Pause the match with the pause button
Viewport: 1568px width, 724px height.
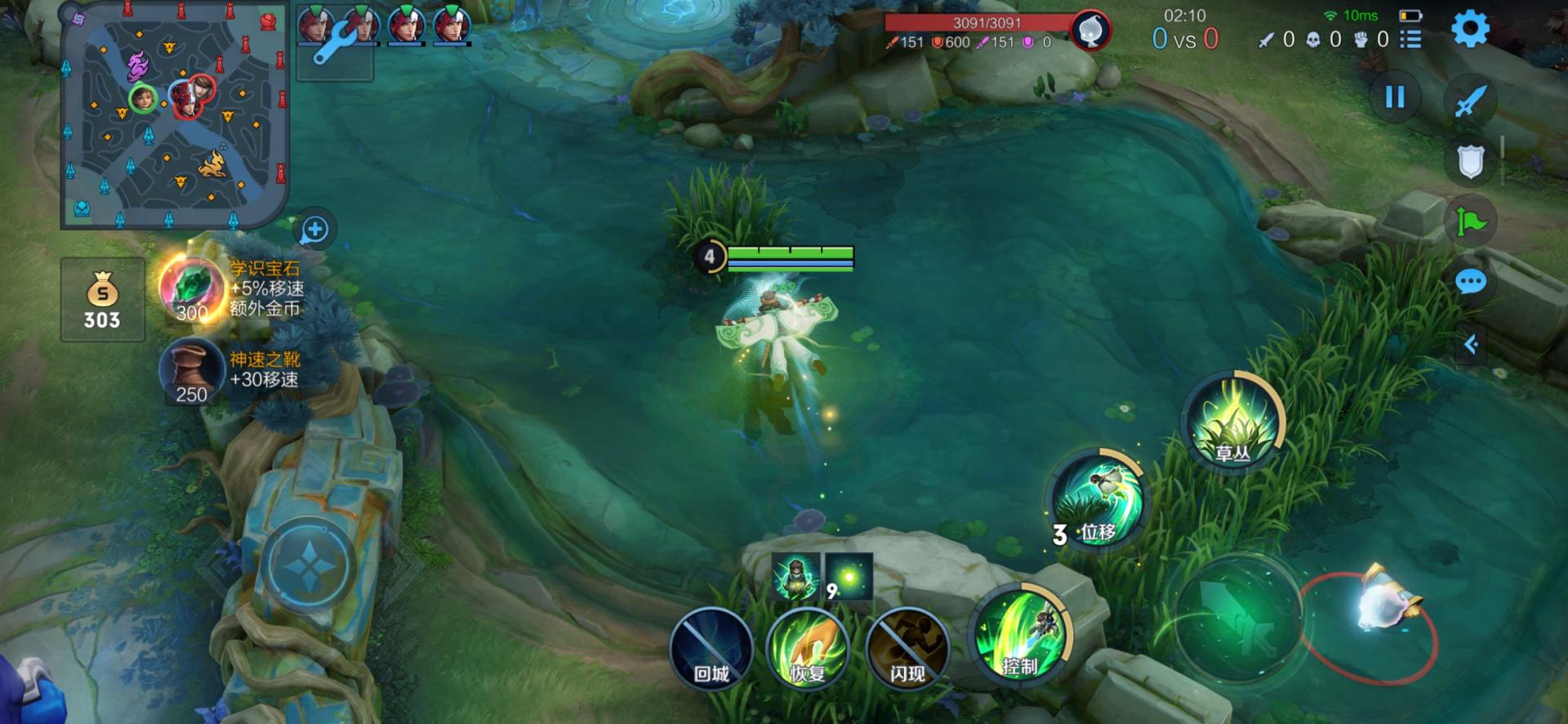pos(1395,97)
